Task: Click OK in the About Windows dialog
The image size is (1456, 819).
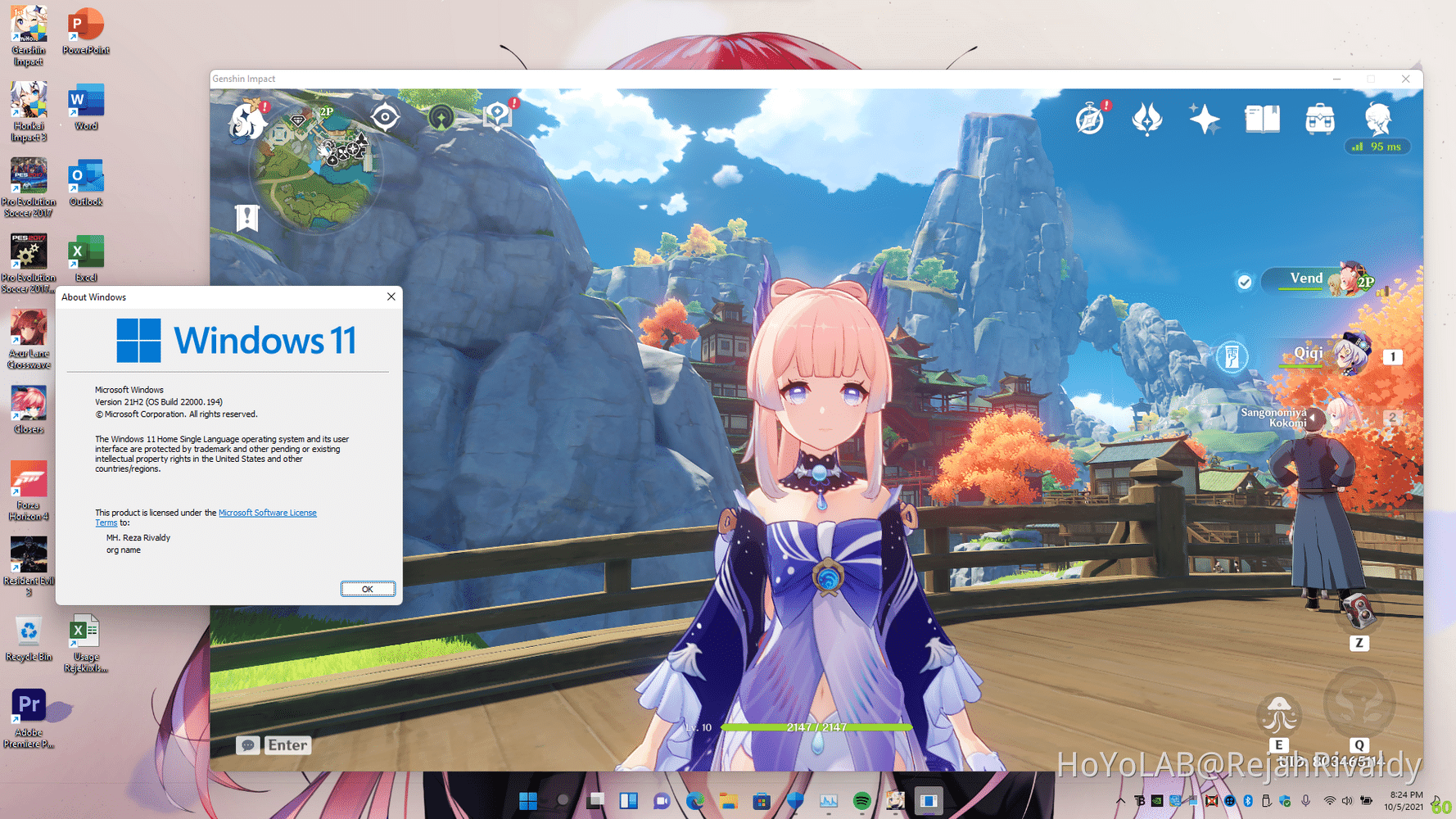Action: point(367,589)
